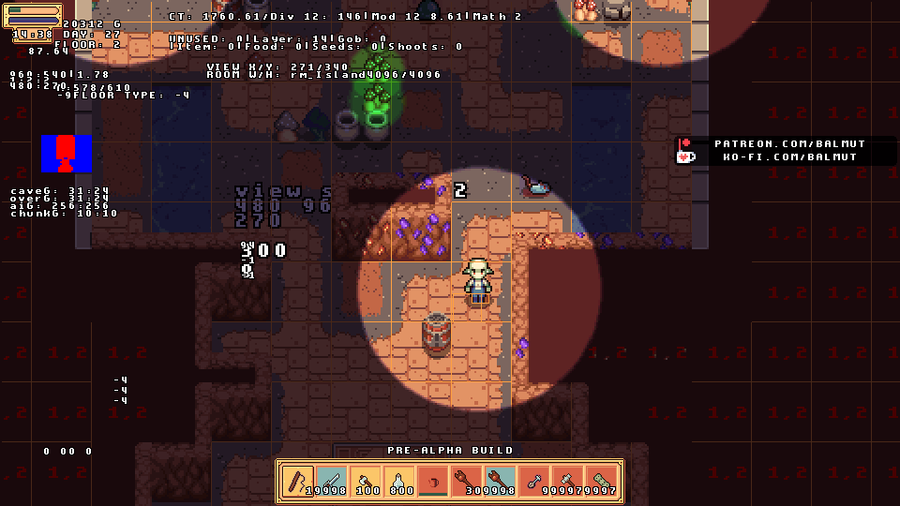Pick the red cup hotbar slot

[x=433, y=481]
